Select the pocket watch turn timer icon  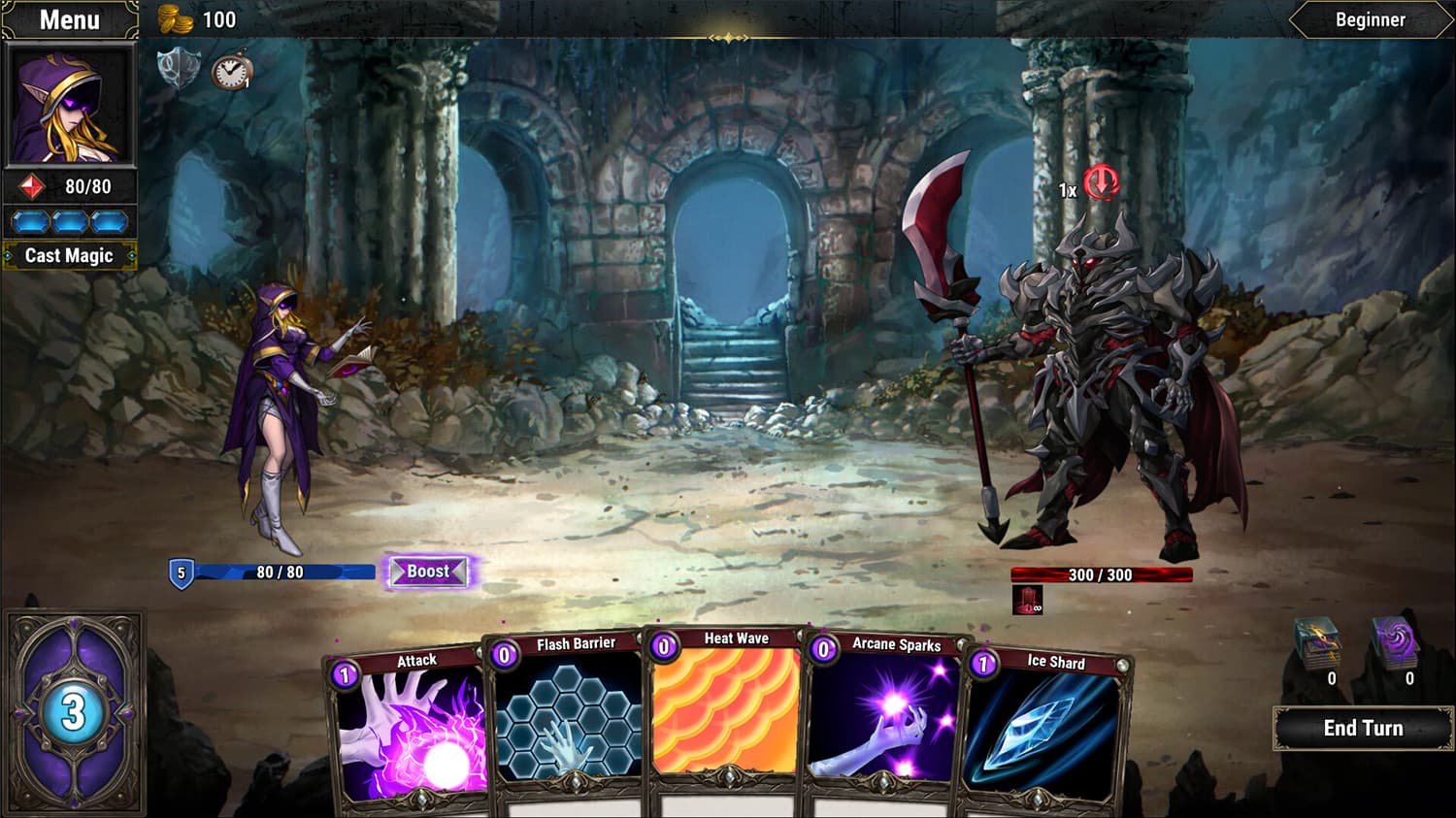(x=230, y=70)
